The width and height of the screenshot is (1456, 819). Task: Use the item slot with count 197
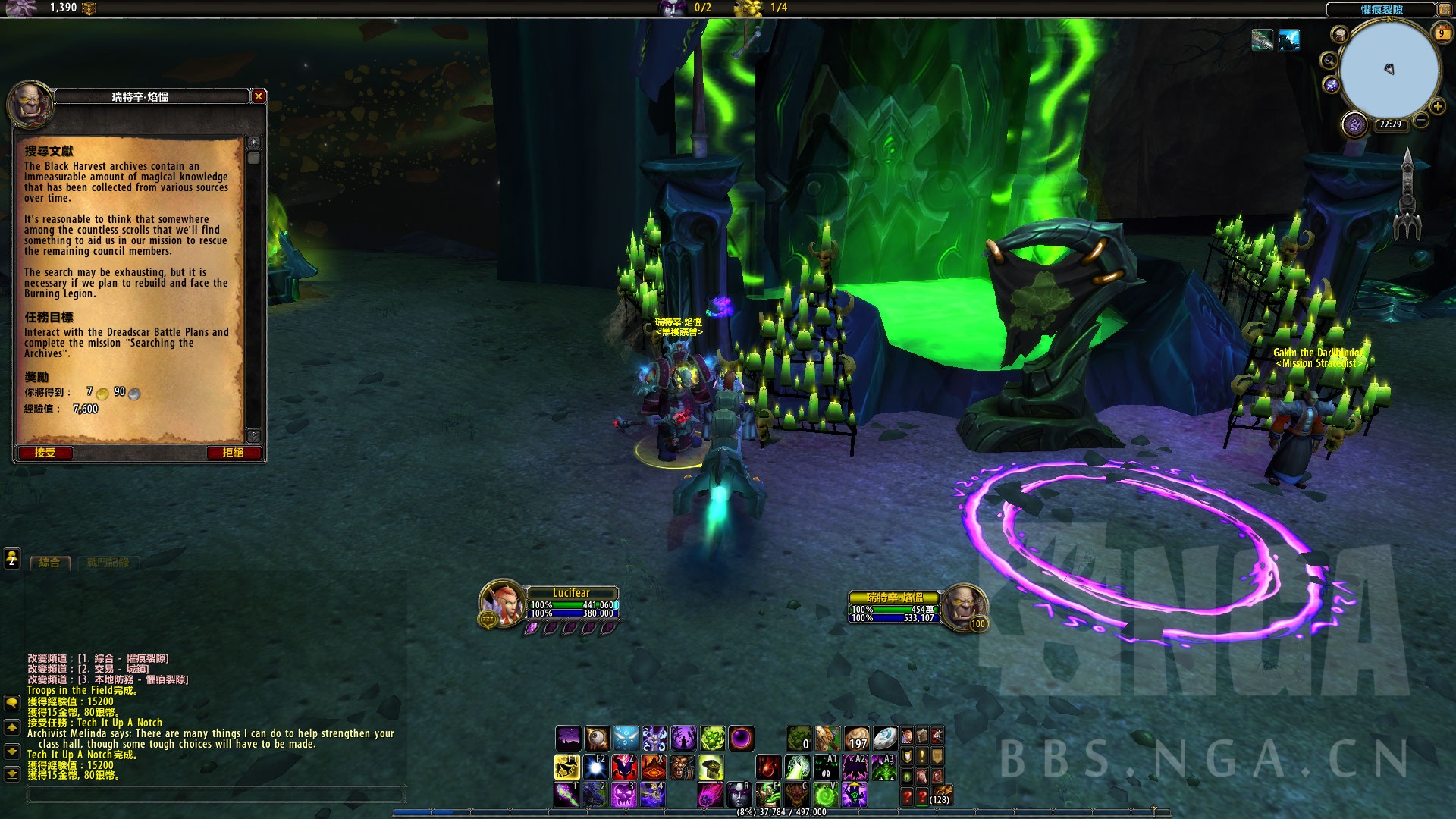[856, 738]
